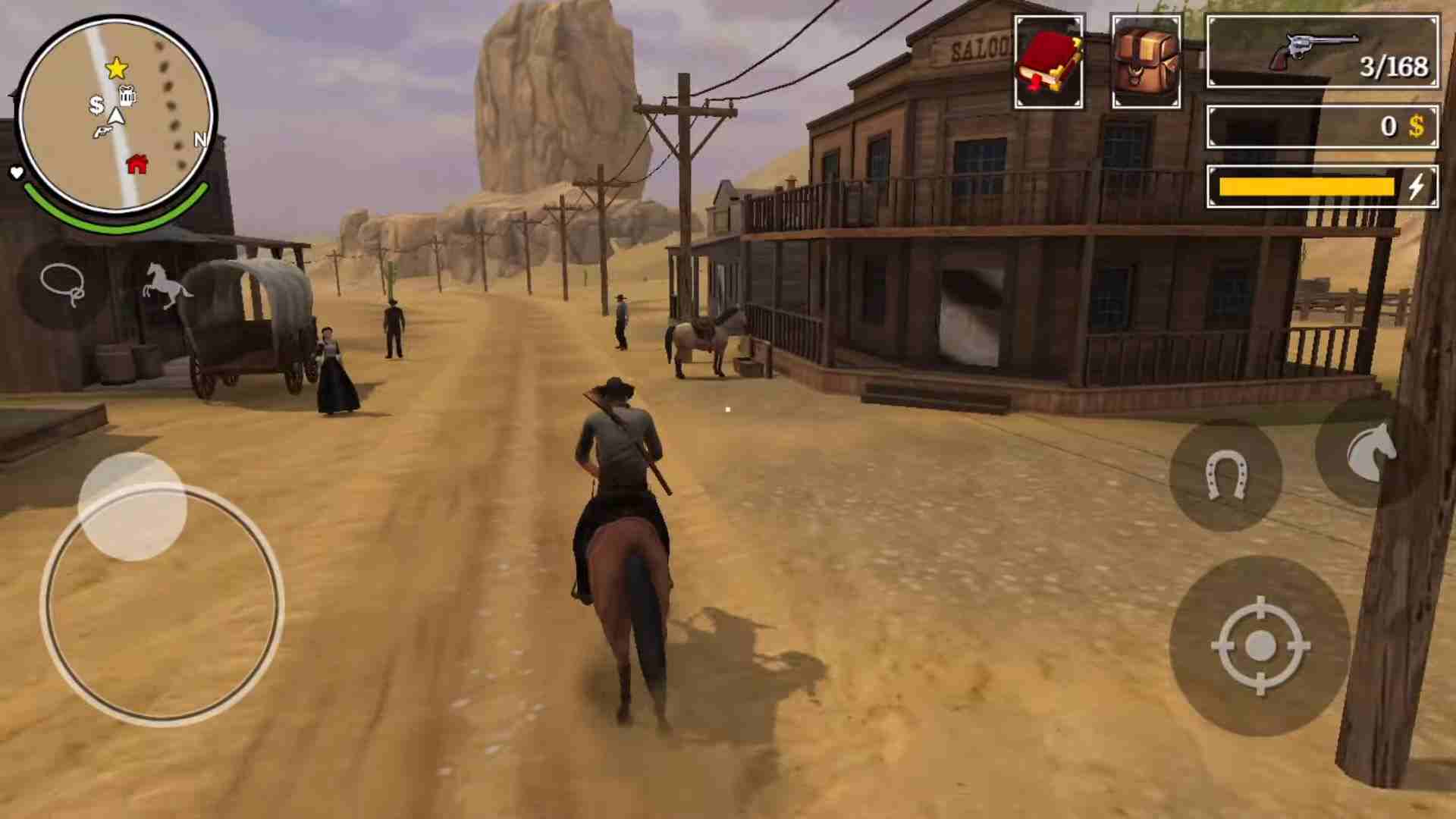The height and width of the screenshot is (819, 1456).
Task: Open the red journal book
Action: pos(1049,61)
